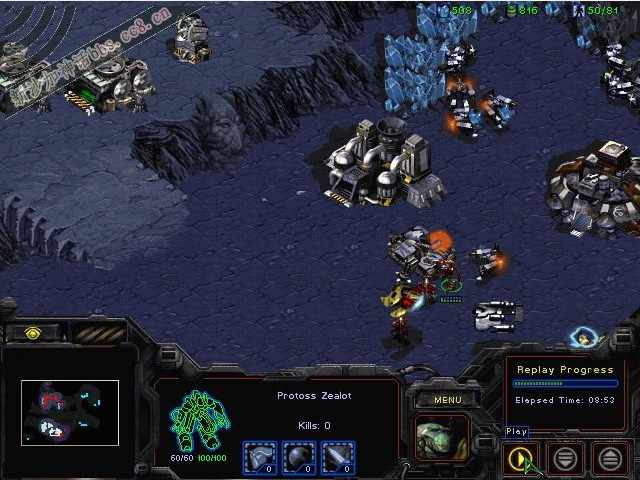This screenshot has height=480, width=640.
Task: Click on the minimap
Action: 70,412
